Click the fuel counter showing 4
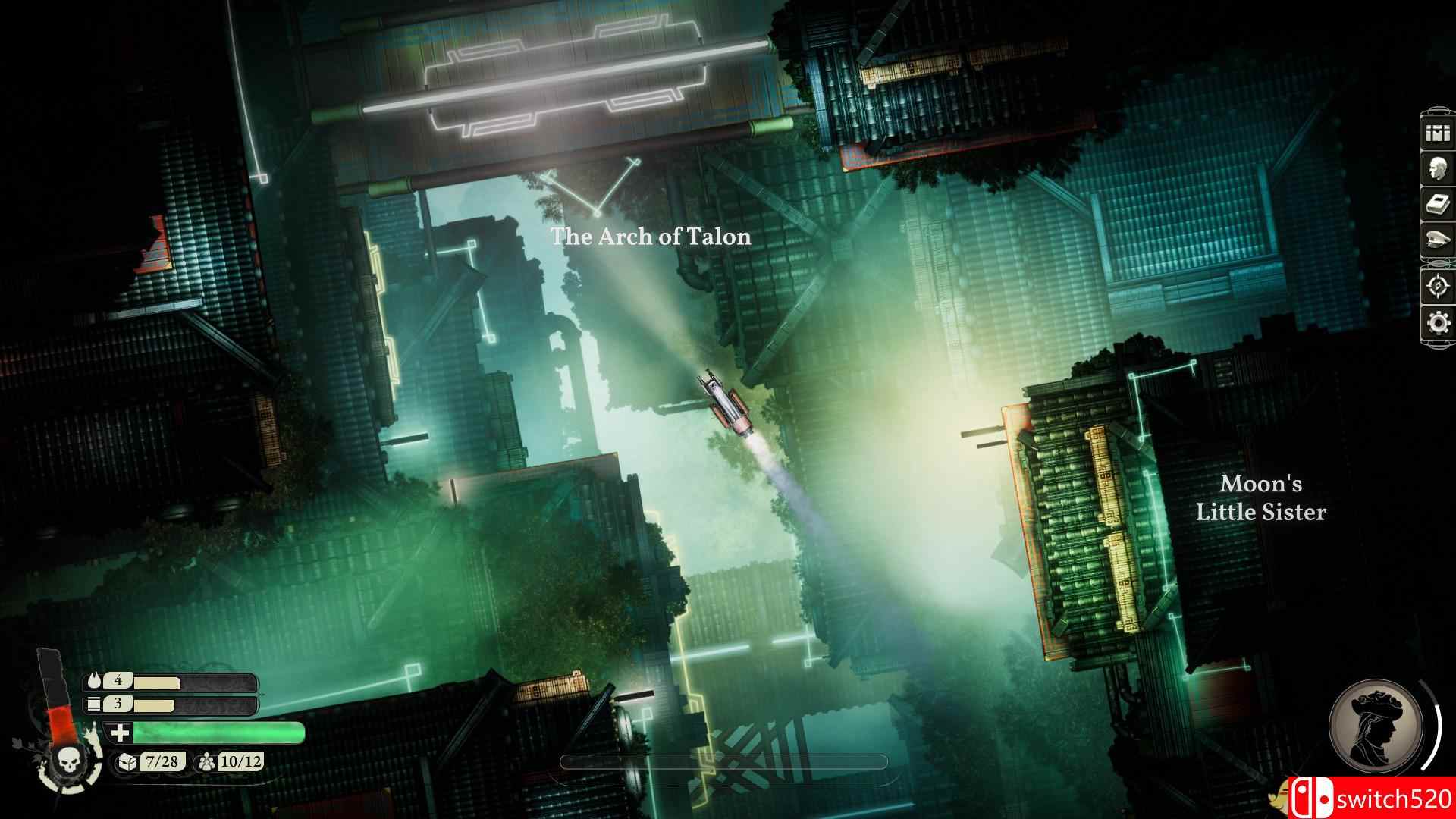 [118, 681]
